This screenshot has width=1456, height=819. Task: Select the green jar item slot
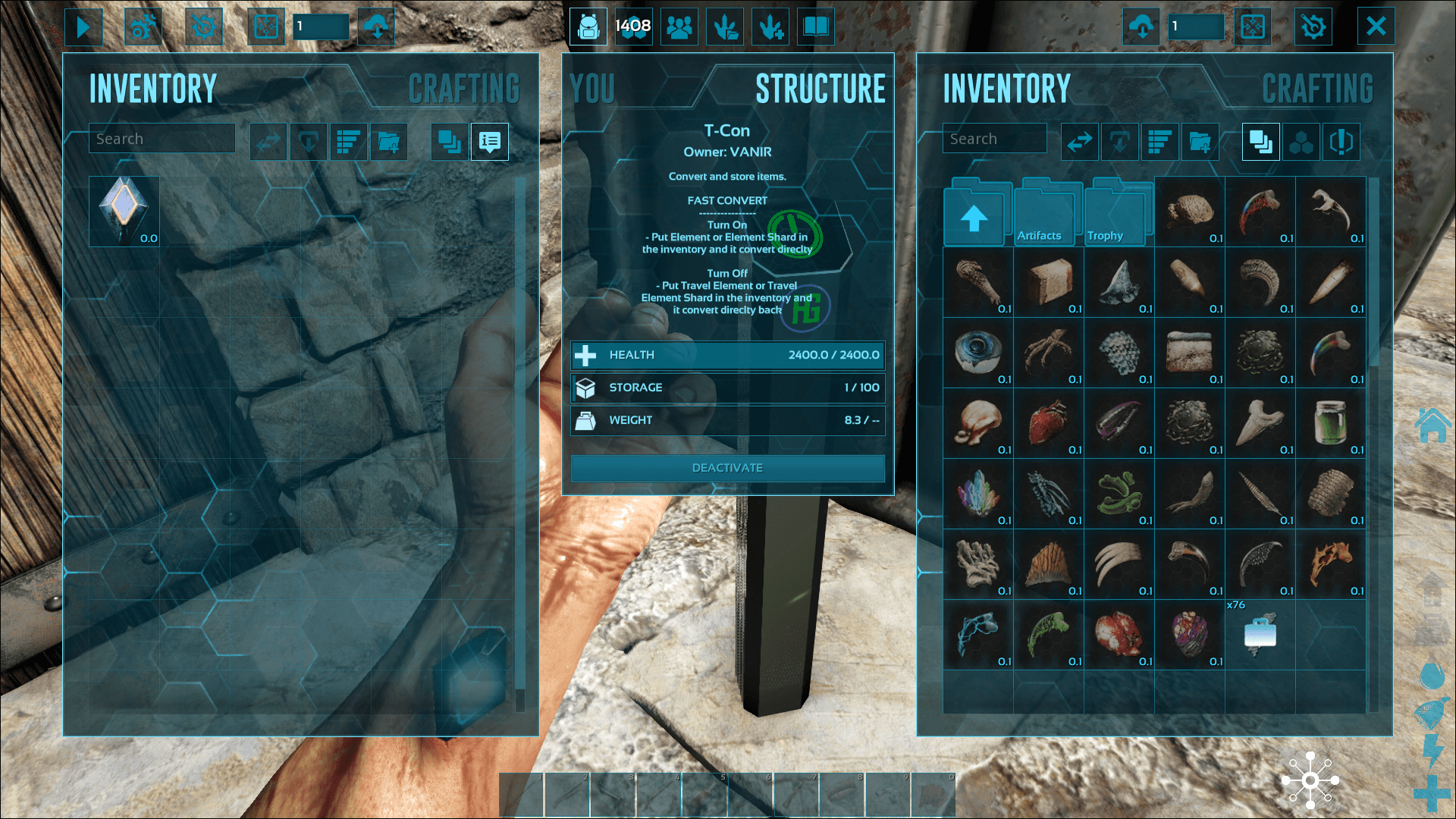coord(1331,423)
